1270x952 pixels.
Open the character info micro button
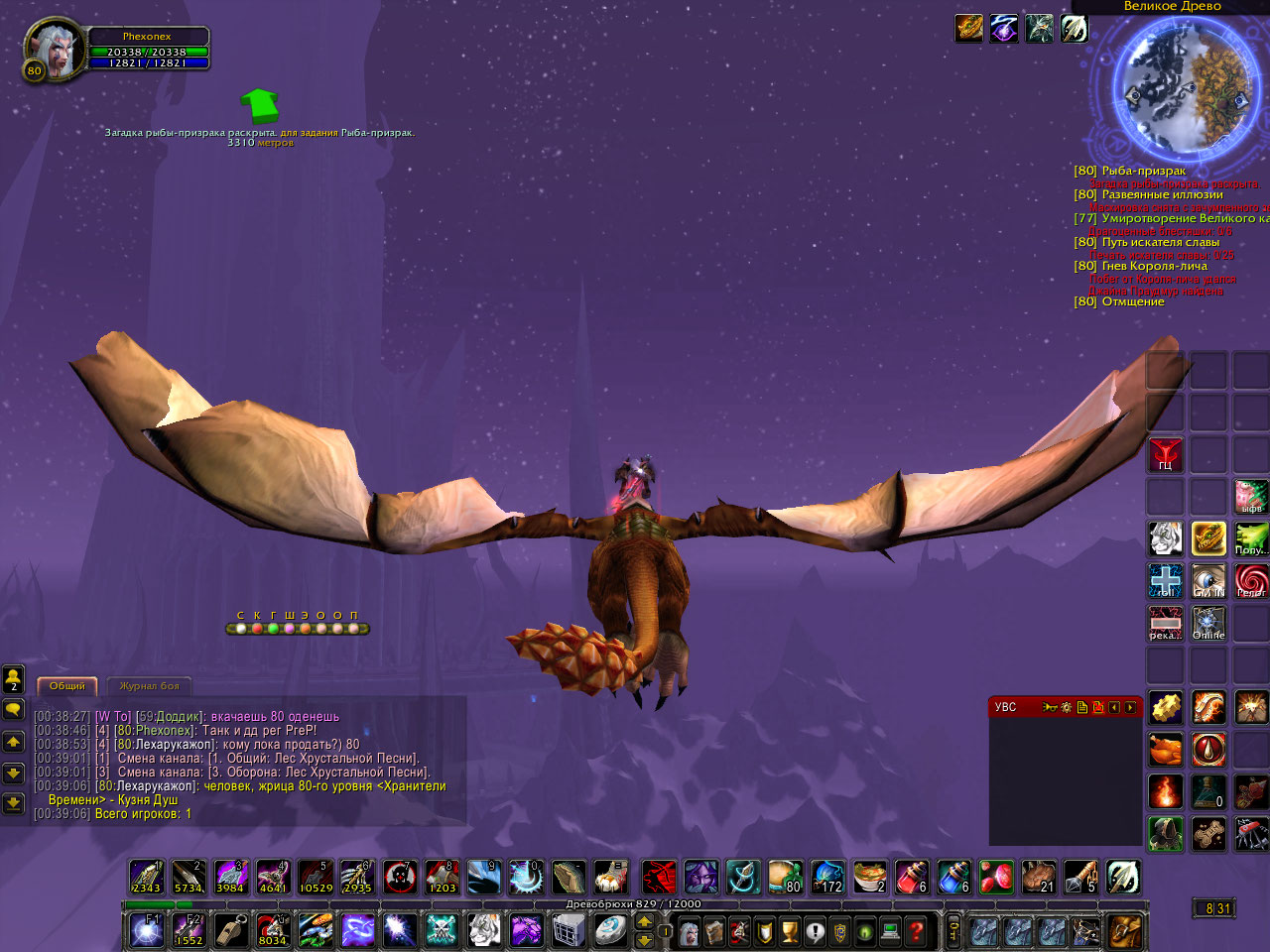tap(689, 932)
